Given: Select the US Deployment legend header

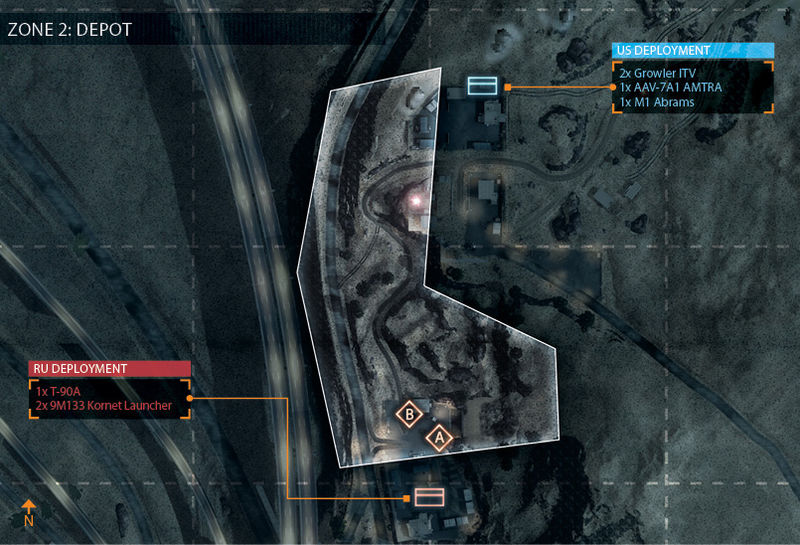Looking at the screenshot, I should click(692, 50).
